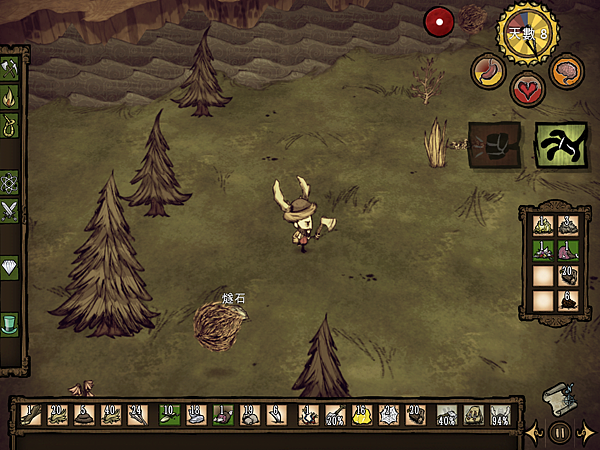Screen dimensions: 600x450
Task: Open the Fight crossed-swords crafting tab
Action: (11, 210)
